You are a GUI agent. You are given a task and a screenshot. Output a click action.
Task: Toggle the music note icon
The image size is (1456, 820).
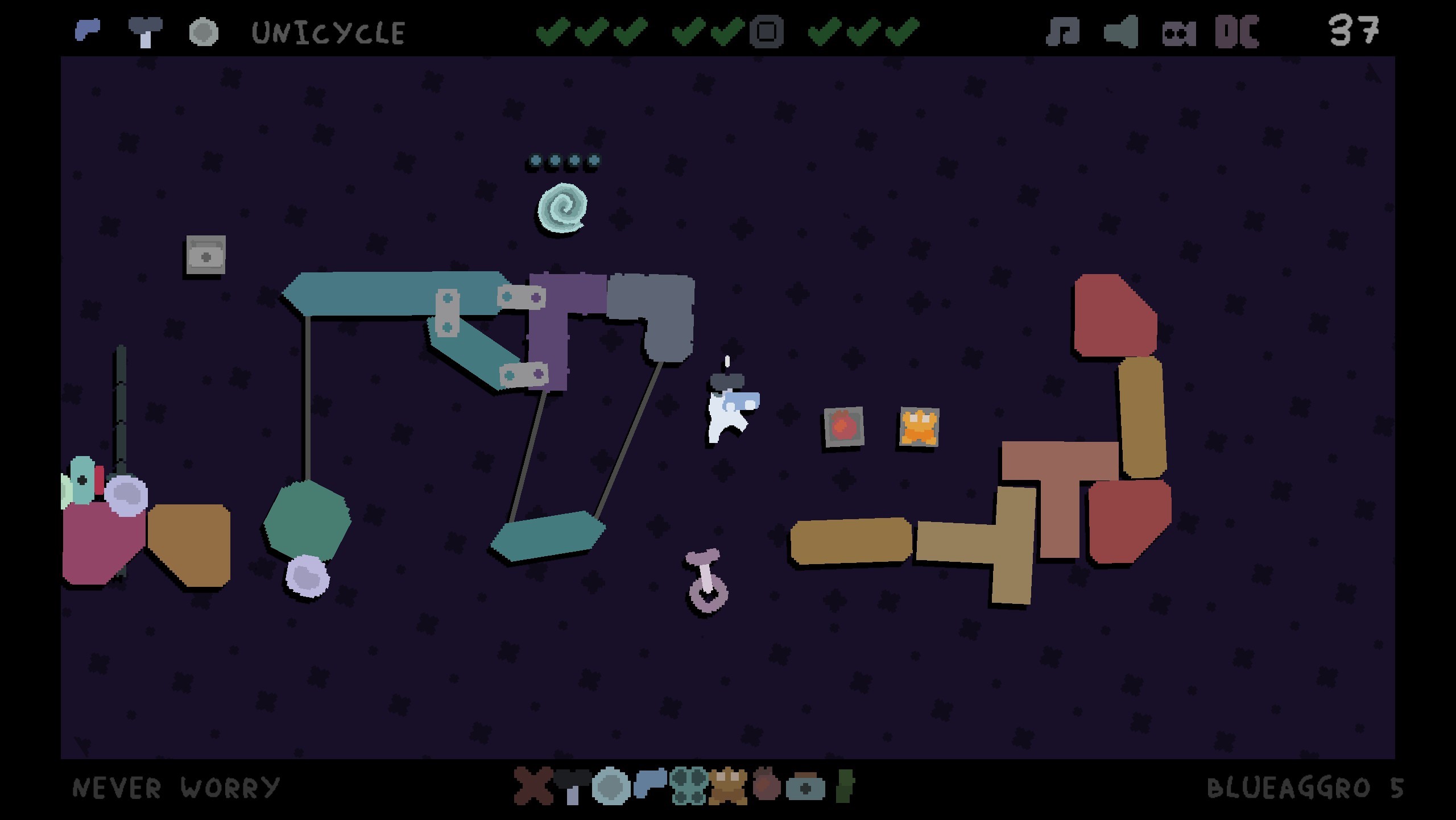(1062, 31)
